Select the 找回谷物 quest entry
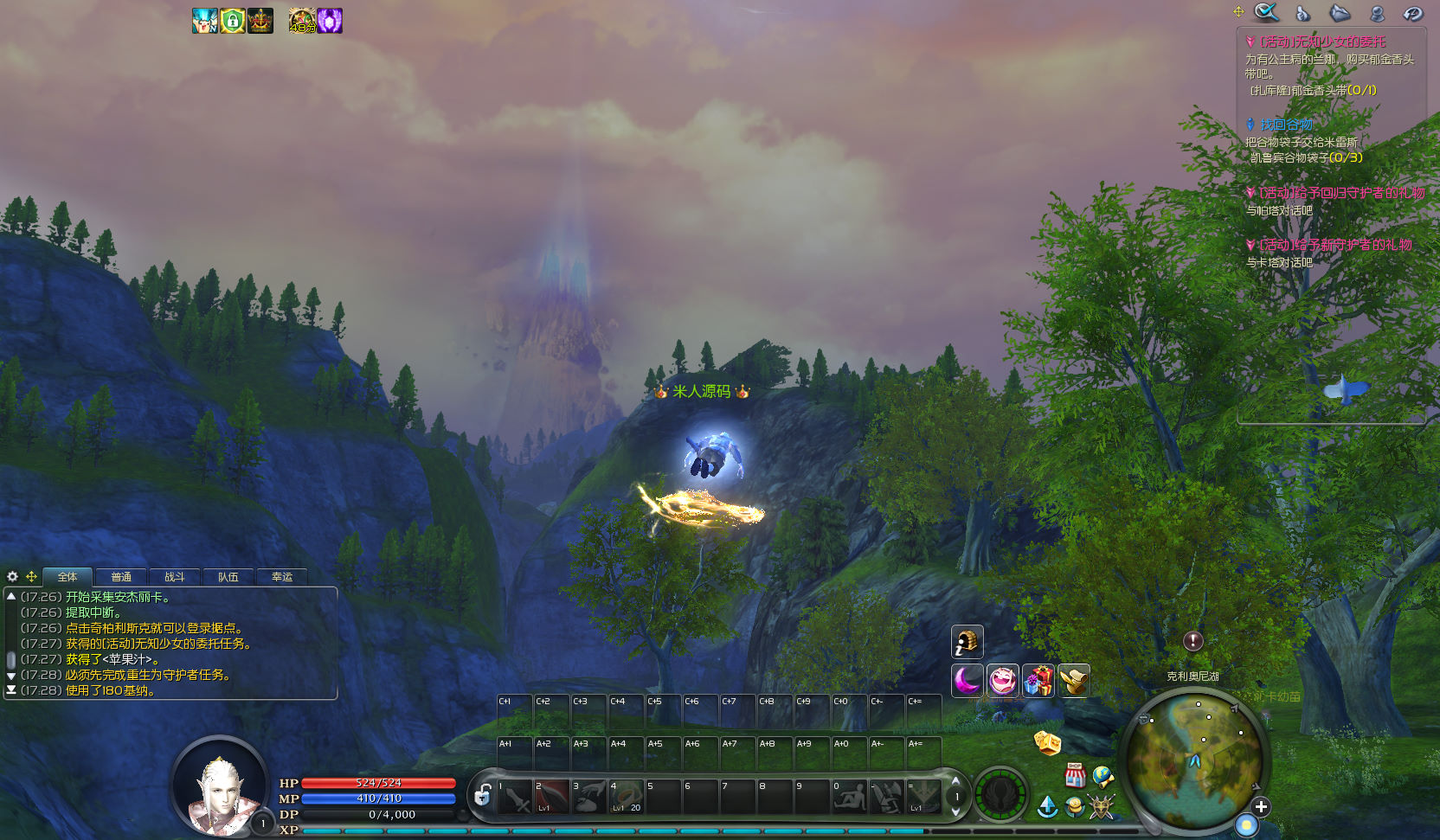Screen dimensions: 1440x840 click(x=1286, y=125)
